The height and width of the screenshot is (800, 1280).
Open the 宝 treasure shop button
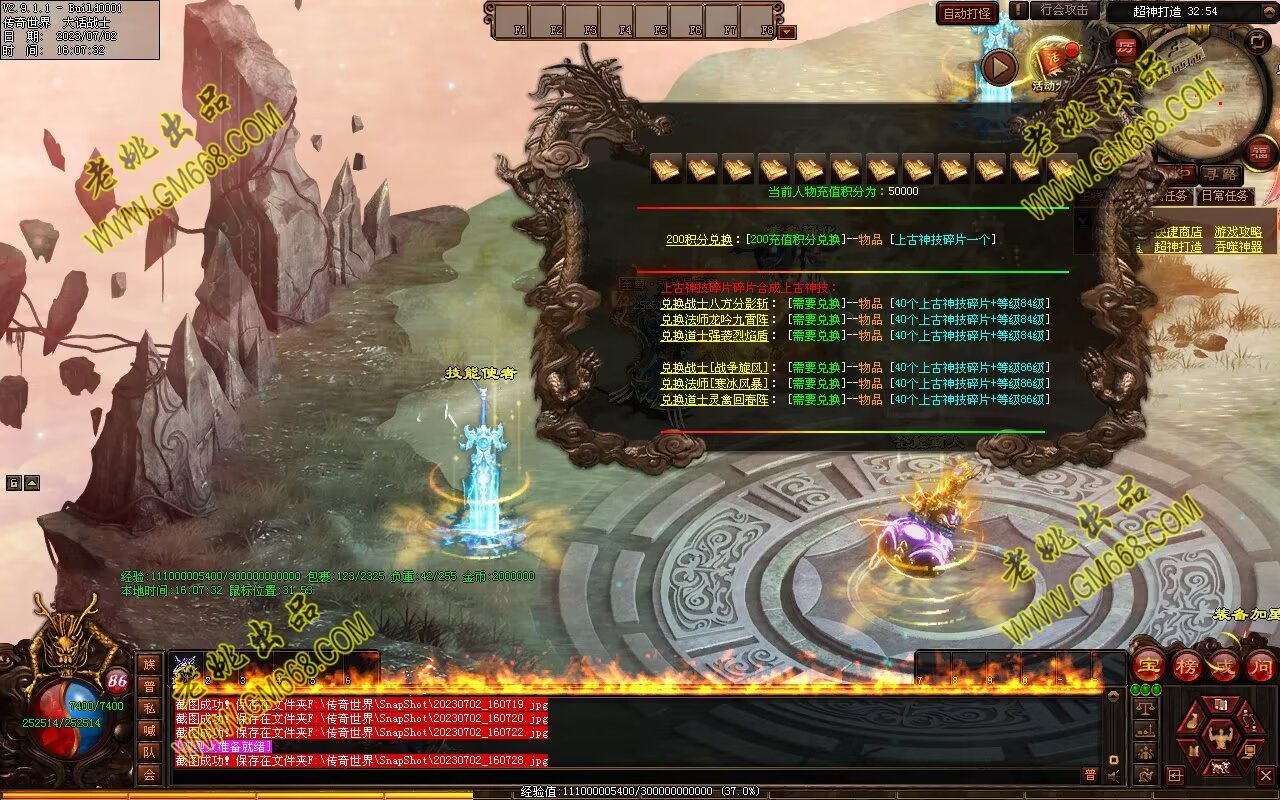click(x=1148, y=665)
